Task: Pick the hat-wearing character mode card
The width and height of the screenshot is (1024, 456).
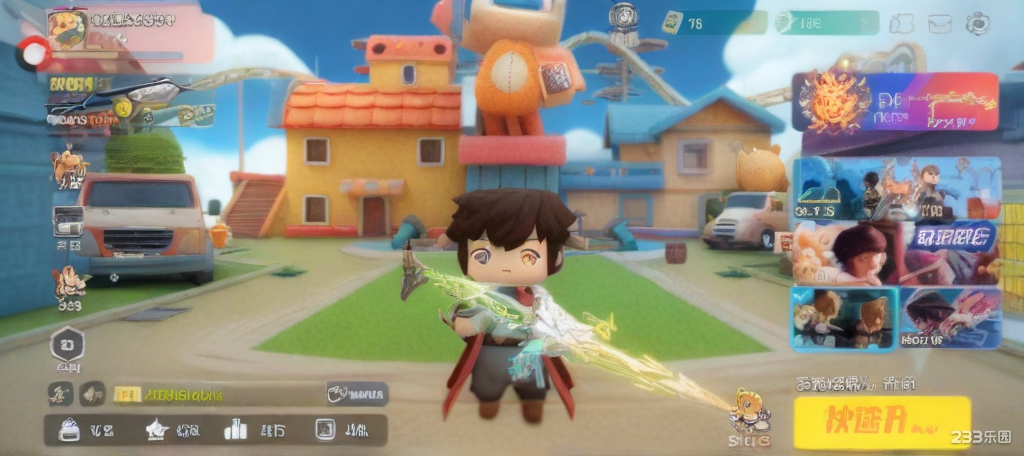Action: pyautogui.click(x=951, y=319)
